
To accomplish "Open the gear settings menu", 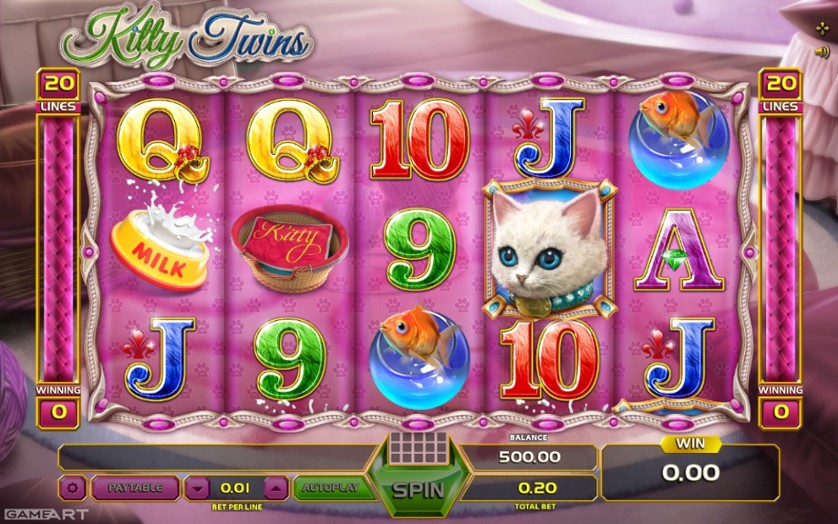I will click(x=71, y=488).
